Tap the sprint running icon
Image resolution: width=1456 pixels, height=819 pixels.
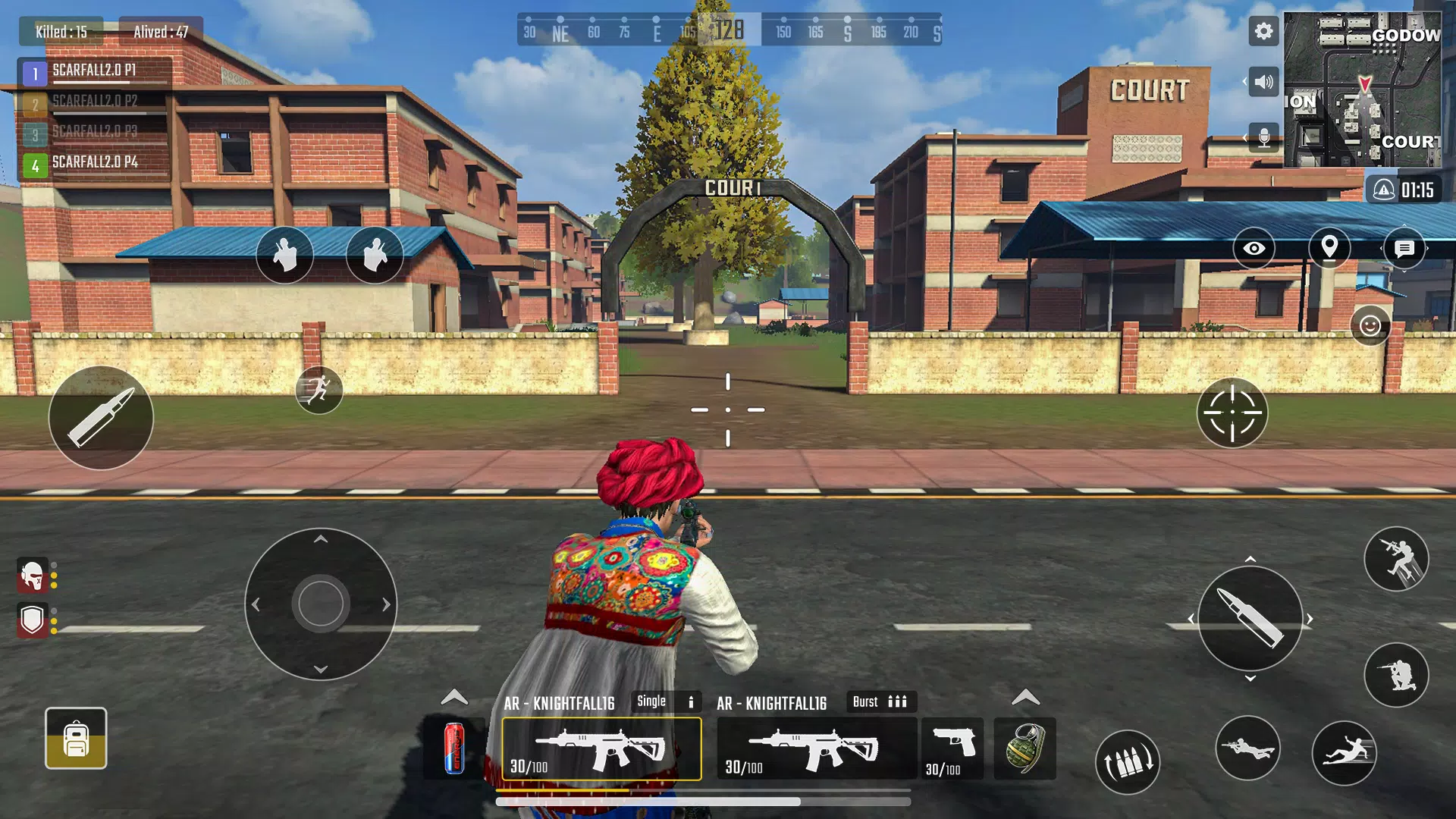(321, 390)
